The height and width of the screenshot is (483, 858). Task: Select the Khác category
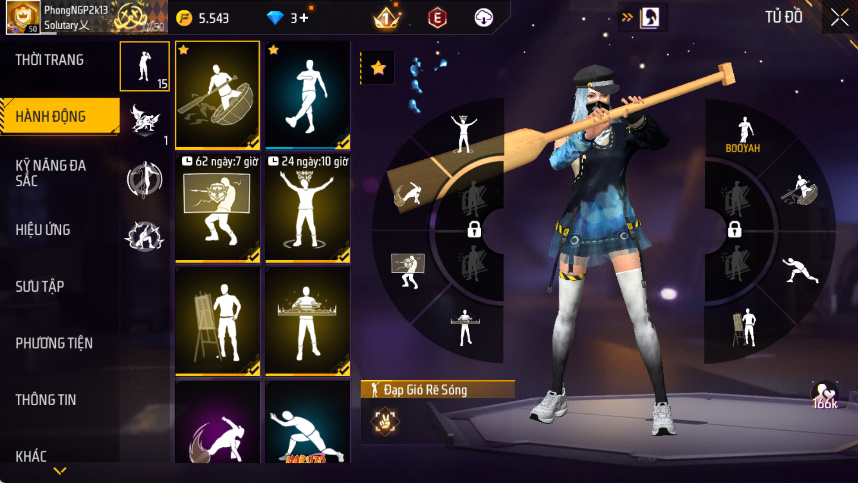[x=31, y=456]
